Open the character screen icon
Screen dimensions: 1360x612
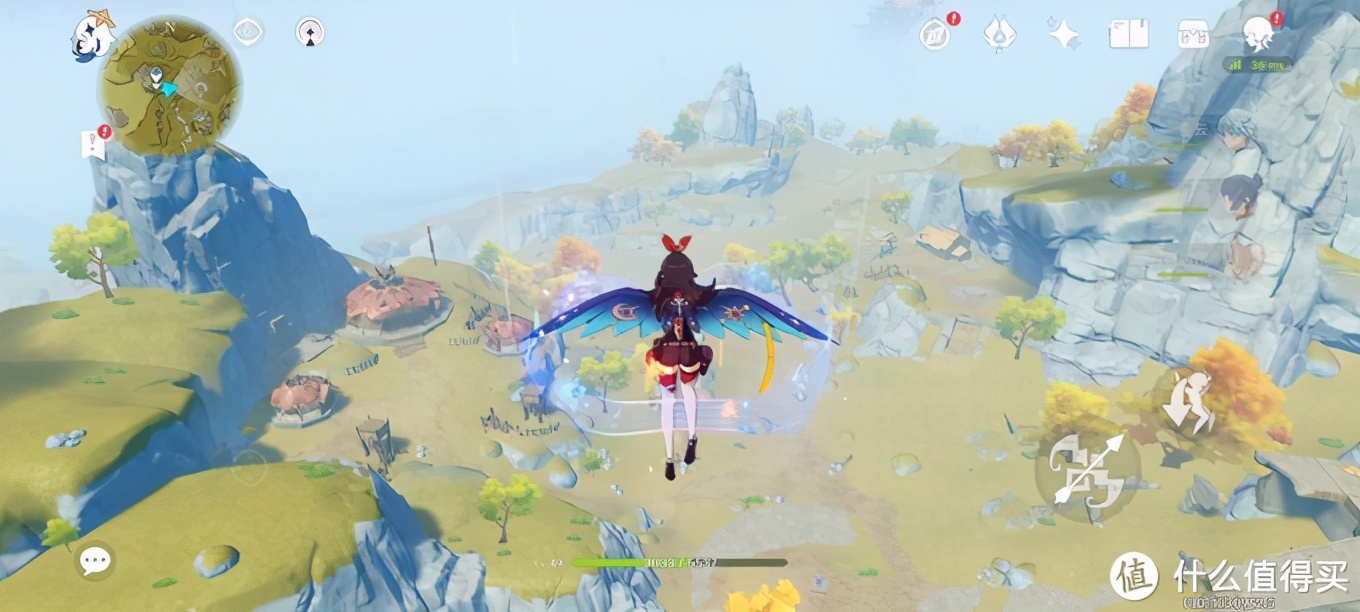[x=1259, y=34]
